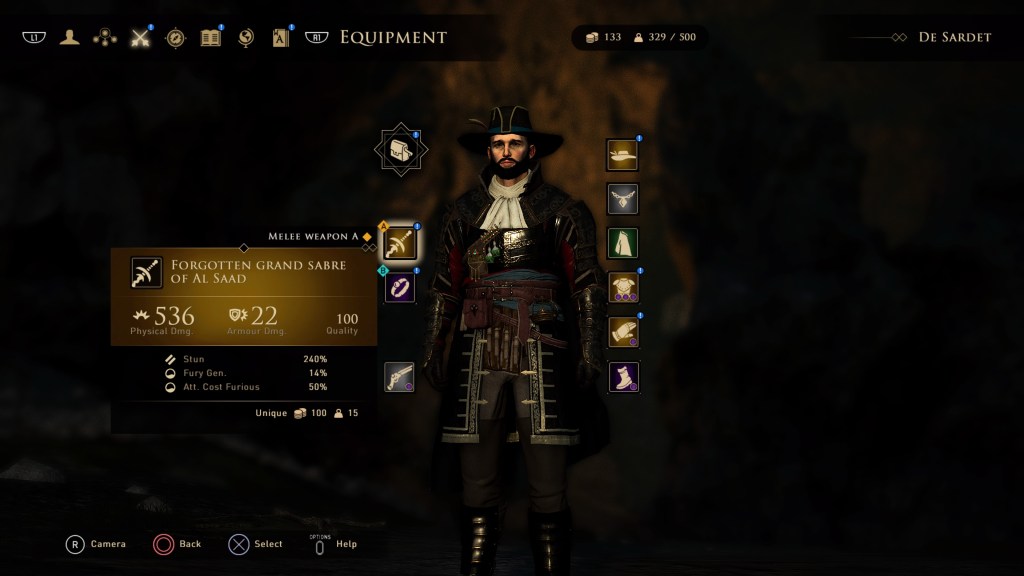Choose the green cape slot
Viewport: 1024px width, 576px height.
(622, 243)
